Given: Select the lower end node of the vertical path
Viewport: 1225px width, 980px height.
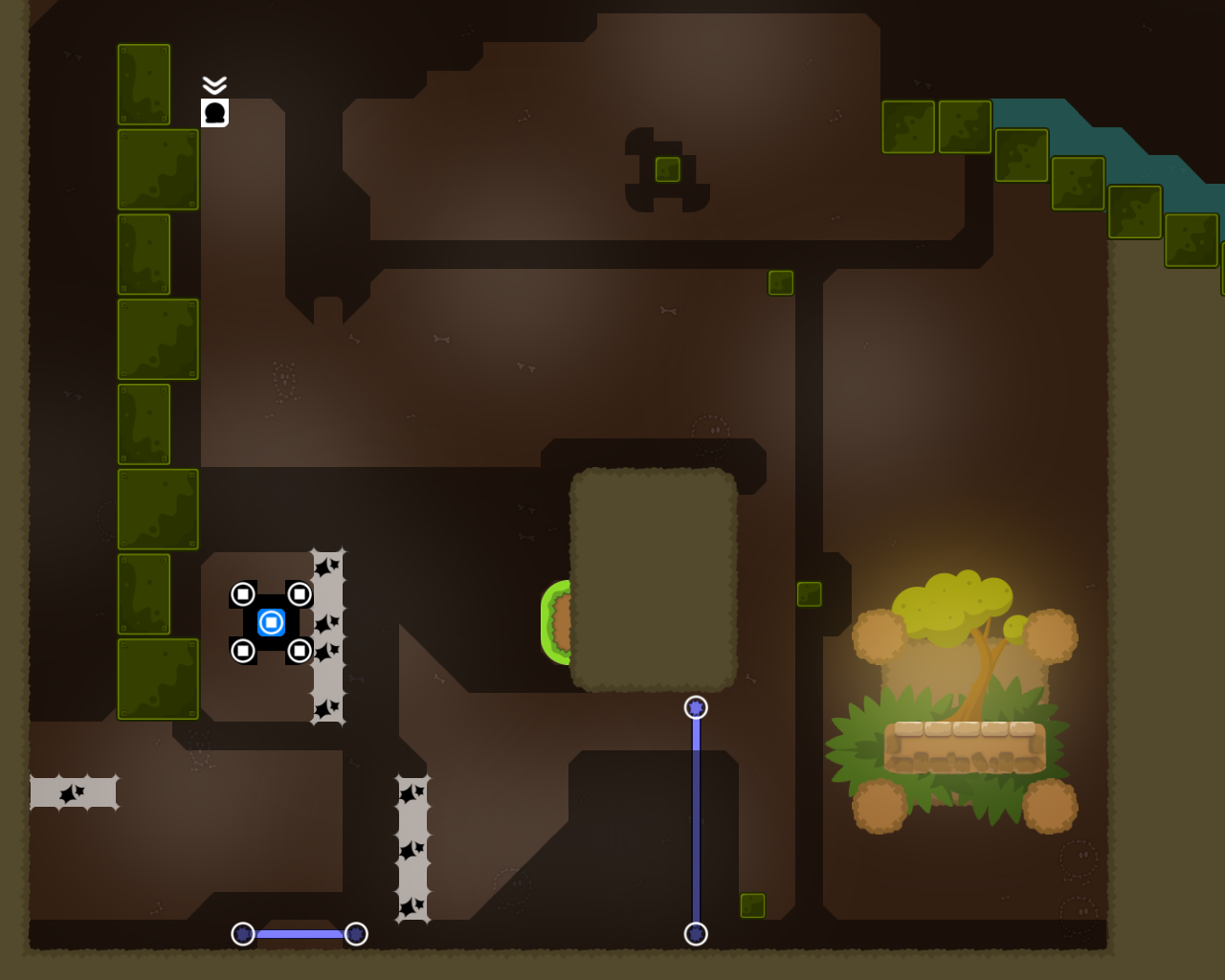Looking at the screenshot, I should pyautogui.click(x=696, y=934).
